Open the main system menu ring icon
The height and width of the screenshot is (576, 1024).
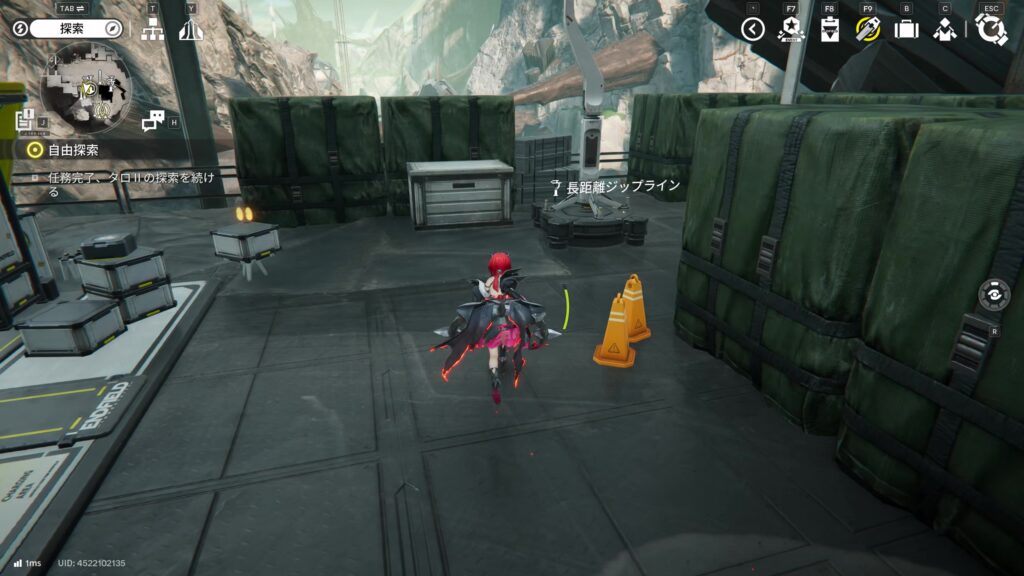click(991, 29)
